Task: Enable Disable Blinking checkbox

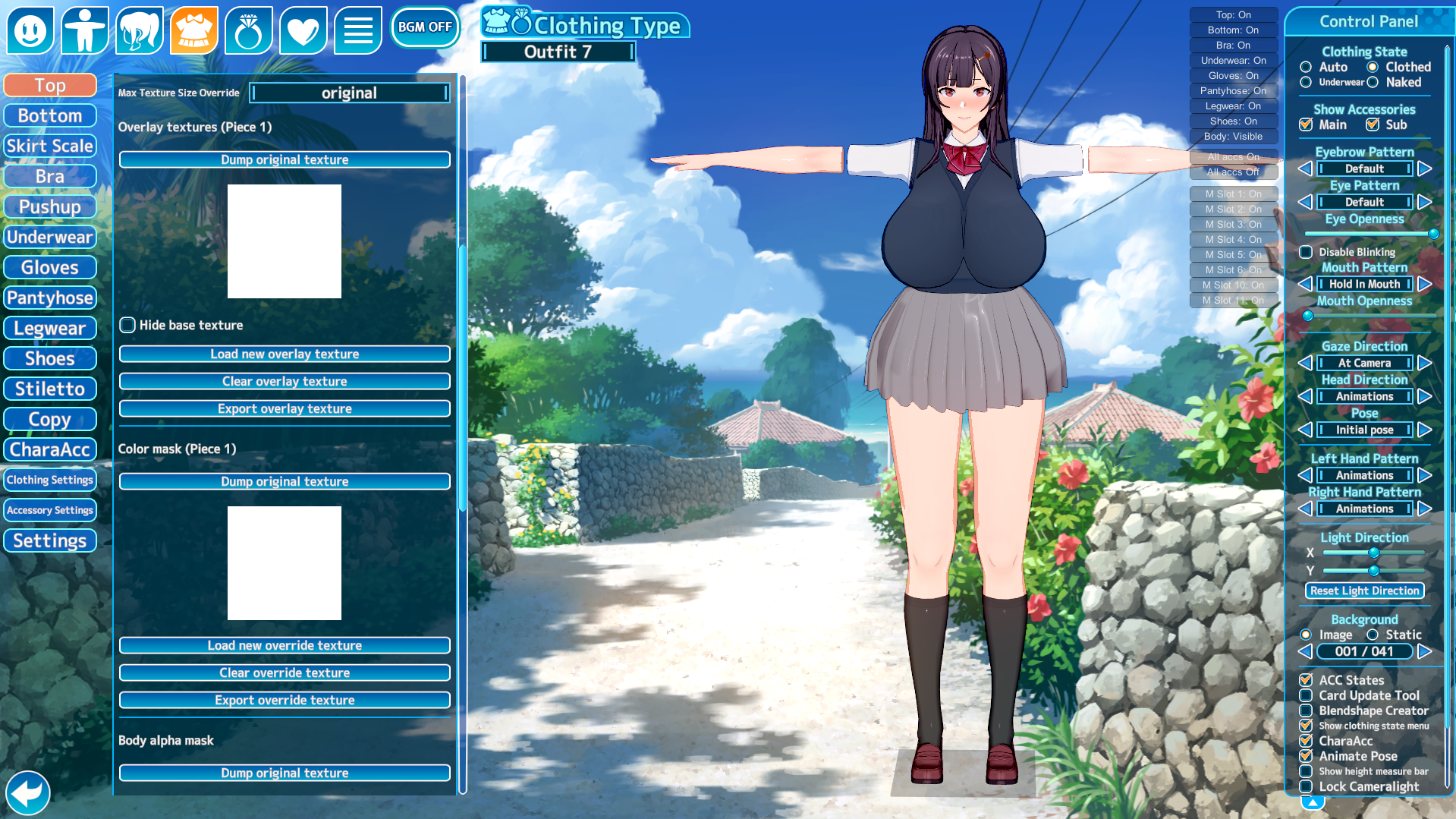Action: pos(1306,252)
